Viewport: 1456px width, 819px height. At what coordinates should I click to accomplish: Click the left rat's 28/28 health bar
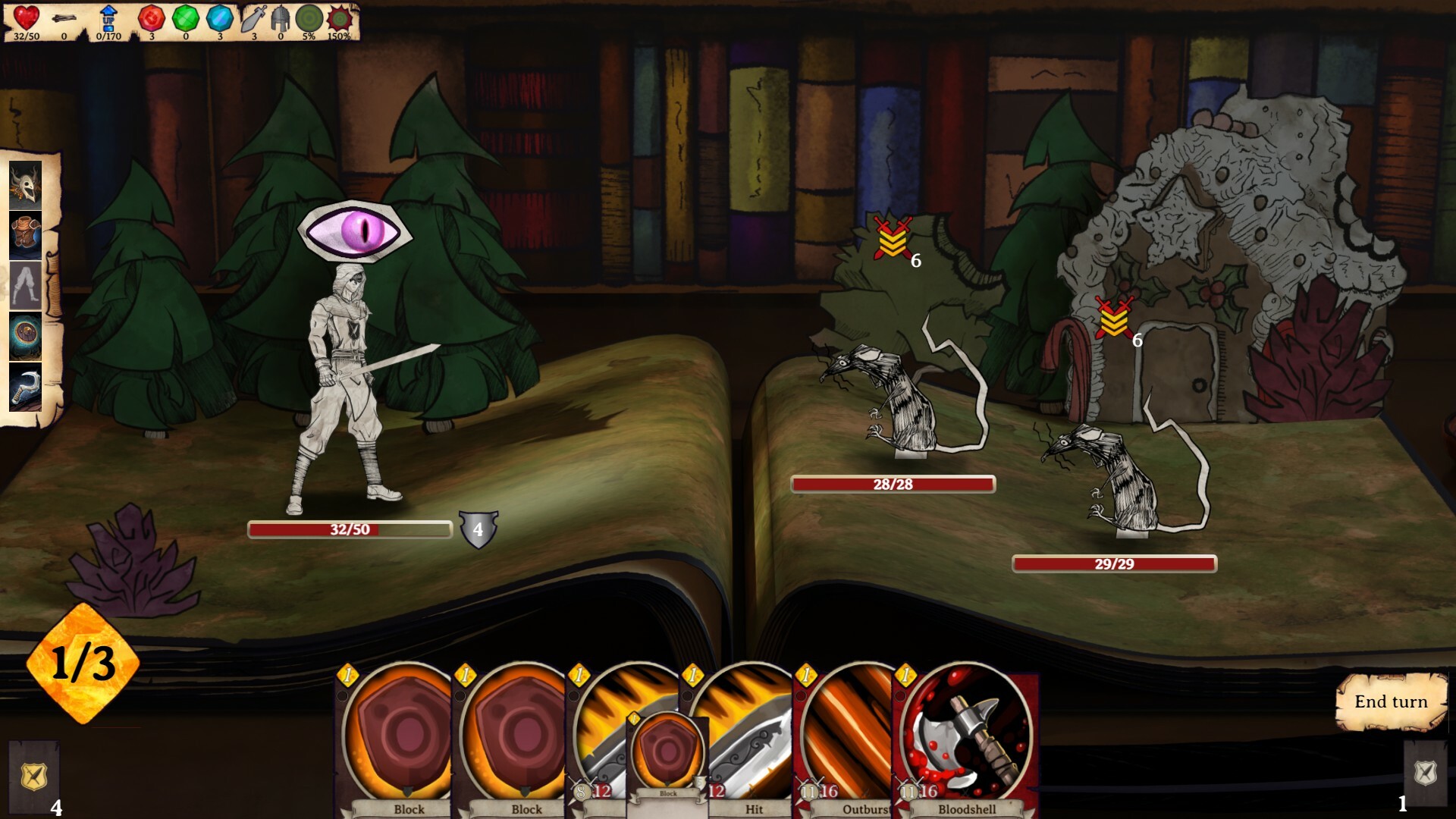(893, 484)
